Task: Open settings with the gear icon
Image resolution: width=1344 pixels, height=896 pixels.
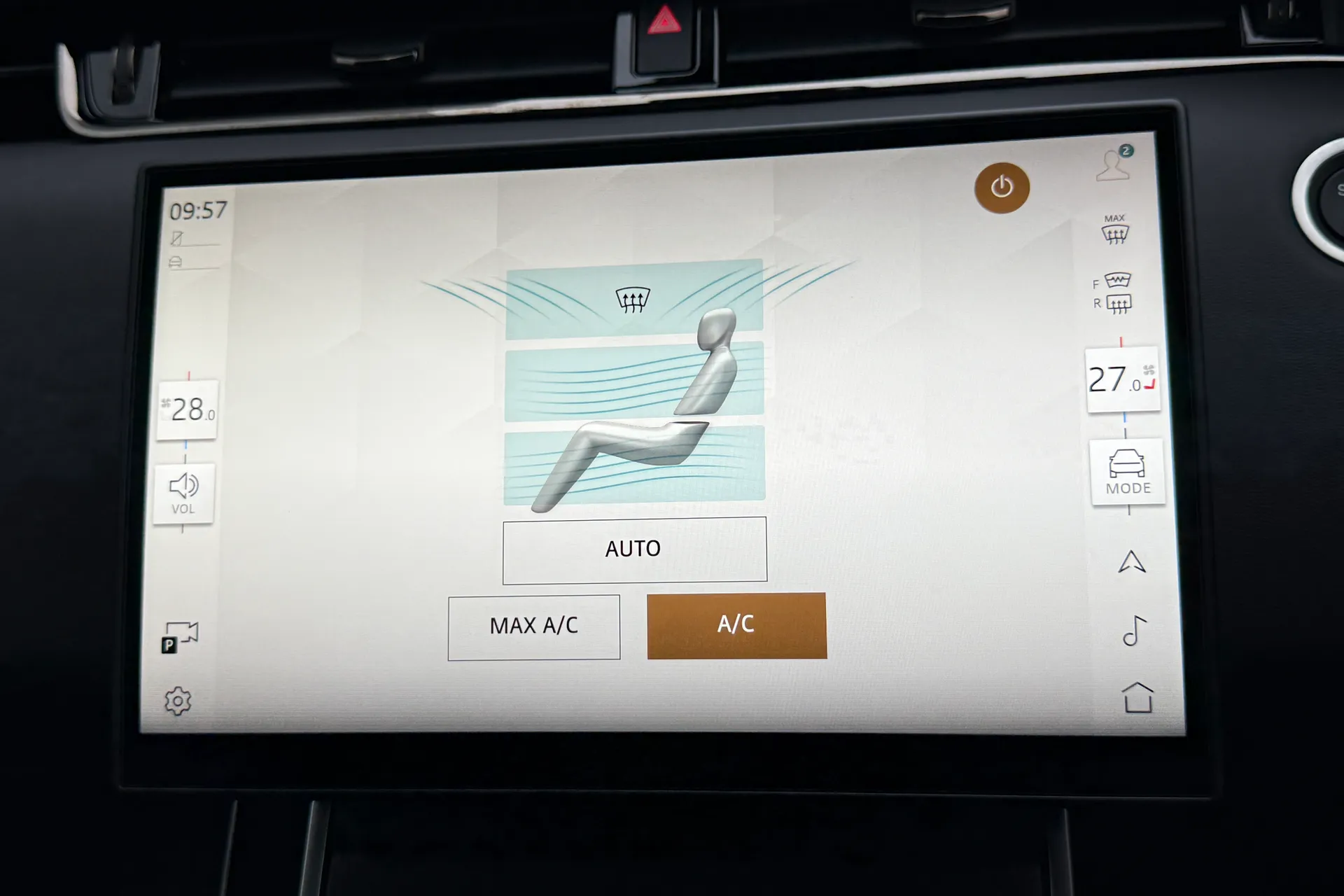Action: [178, 701]
